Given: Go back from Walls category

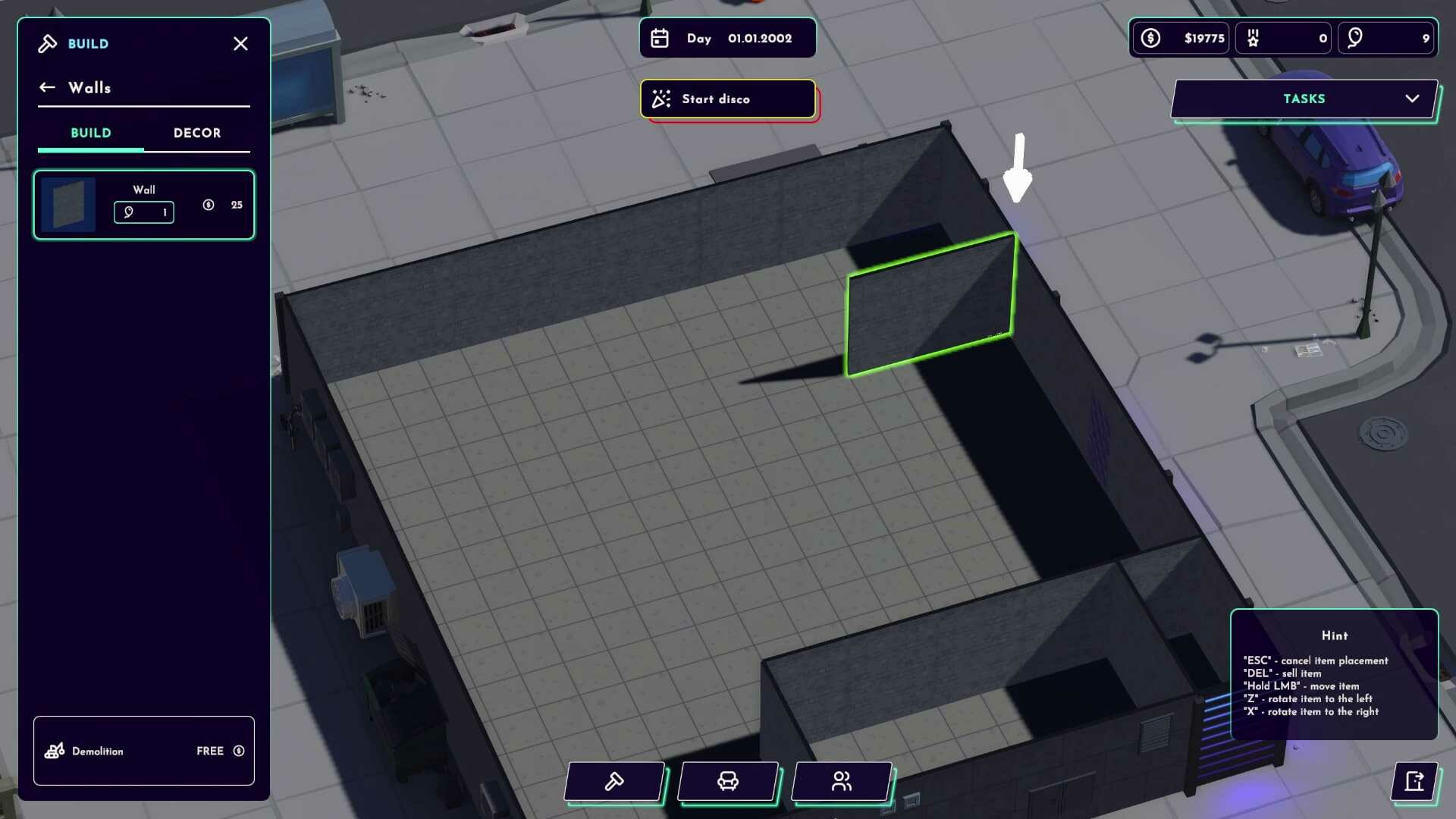Looking at the screenshot, I should (x=47, y=87).
